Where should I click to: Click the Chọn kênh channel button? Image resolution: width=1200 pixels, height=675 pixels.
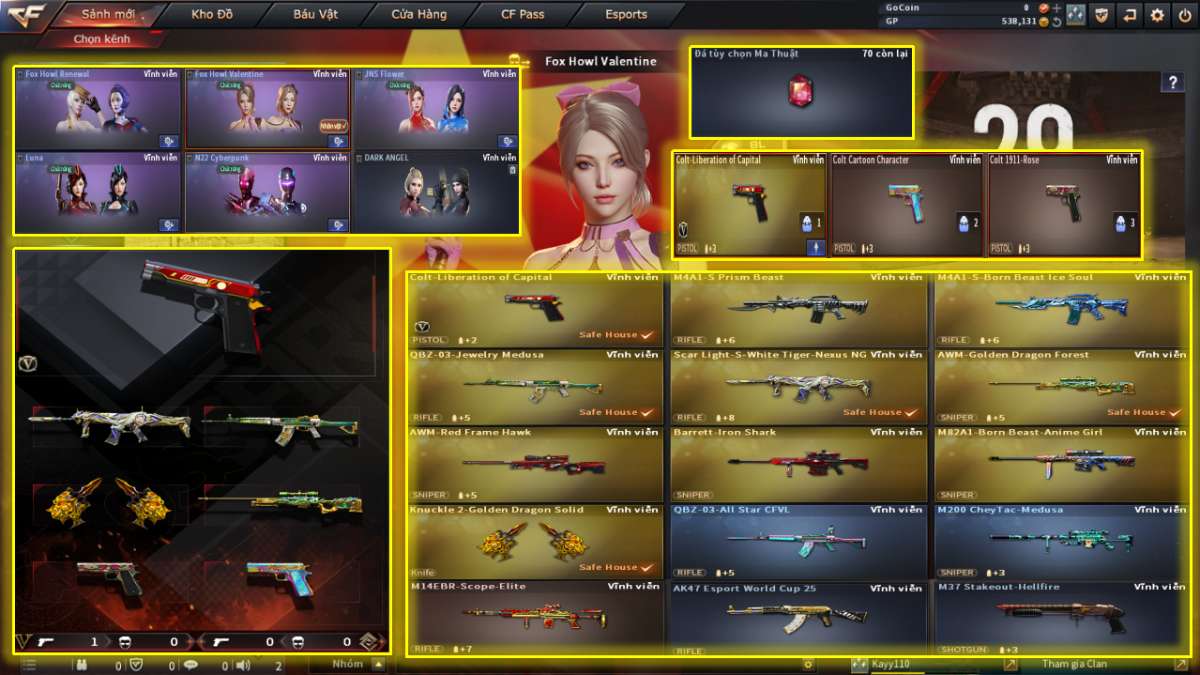pos(102,39)
